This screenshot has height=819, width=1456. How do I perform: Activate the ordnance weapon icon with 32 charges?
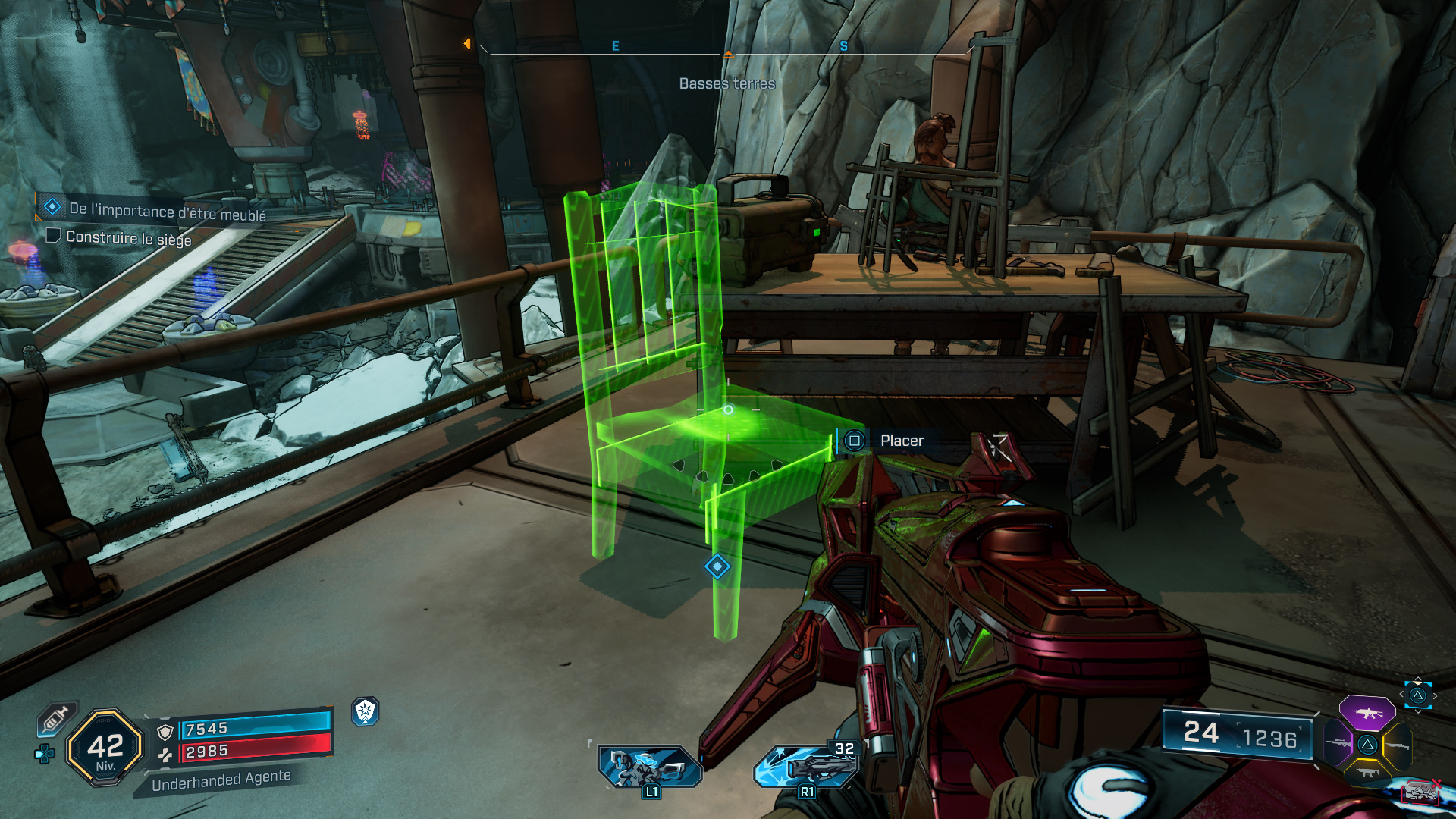808,766
